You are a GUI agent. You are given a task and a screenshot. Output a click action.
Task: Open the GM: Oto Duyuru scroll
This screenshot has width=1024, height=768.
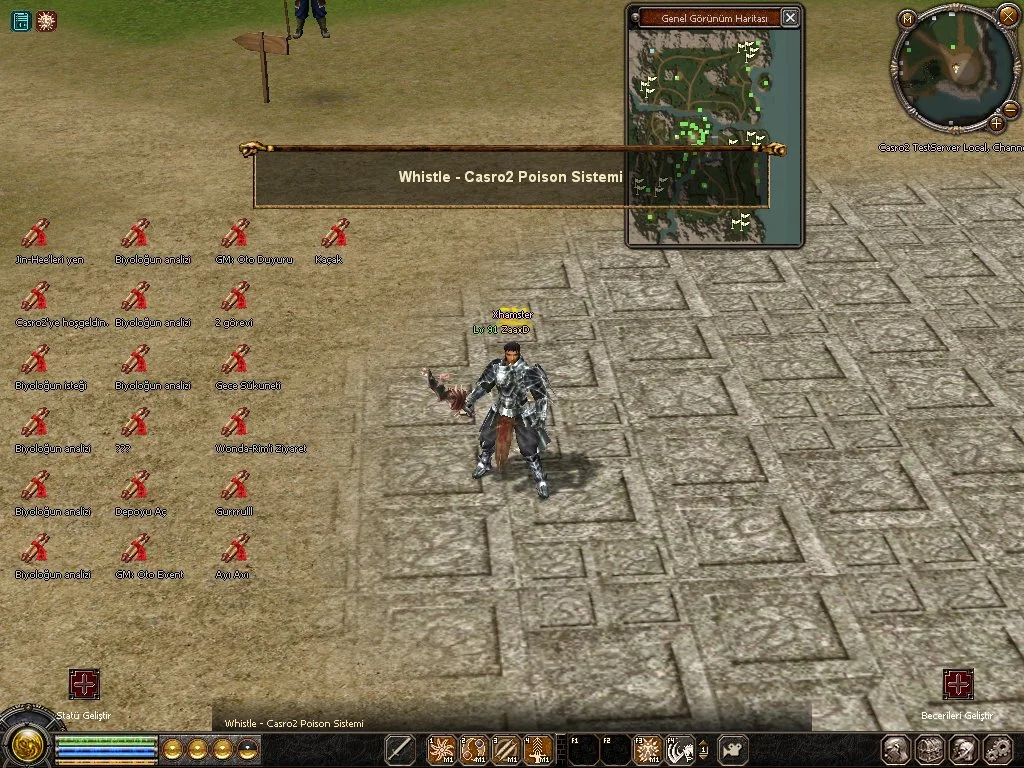(235, 233)
